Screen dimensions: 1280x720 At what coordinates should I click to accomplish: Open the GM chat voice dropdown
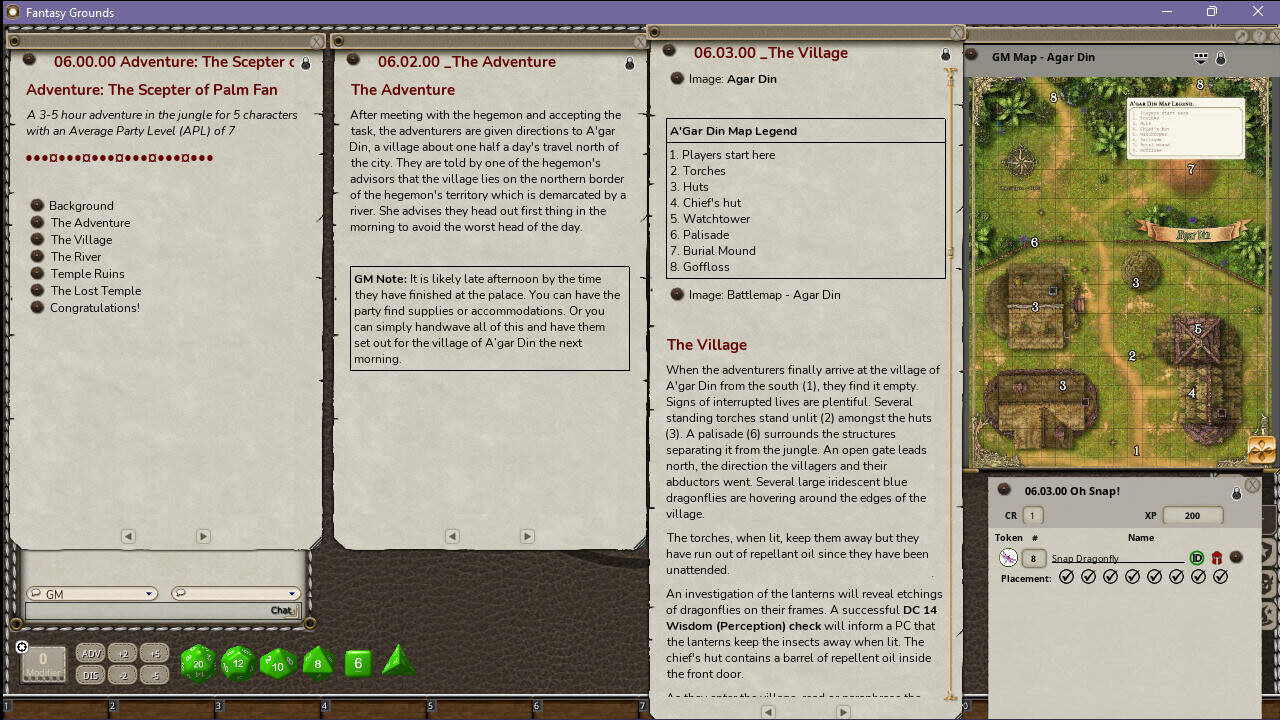[x=150, y=593]
